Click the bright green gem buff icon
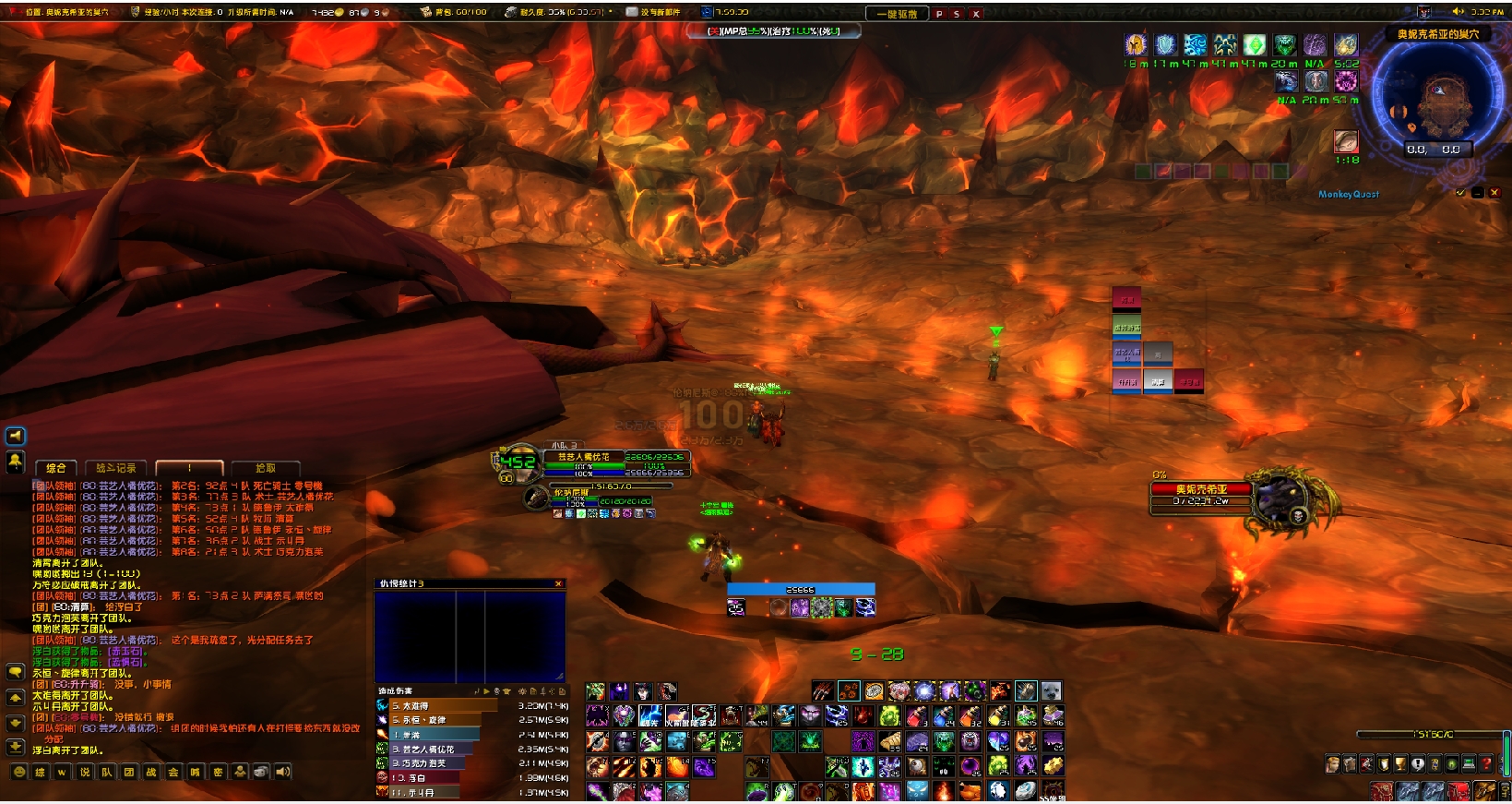Image resolution: width=1512 pixels, height=804 pixels. click(x=1255, y=45)
